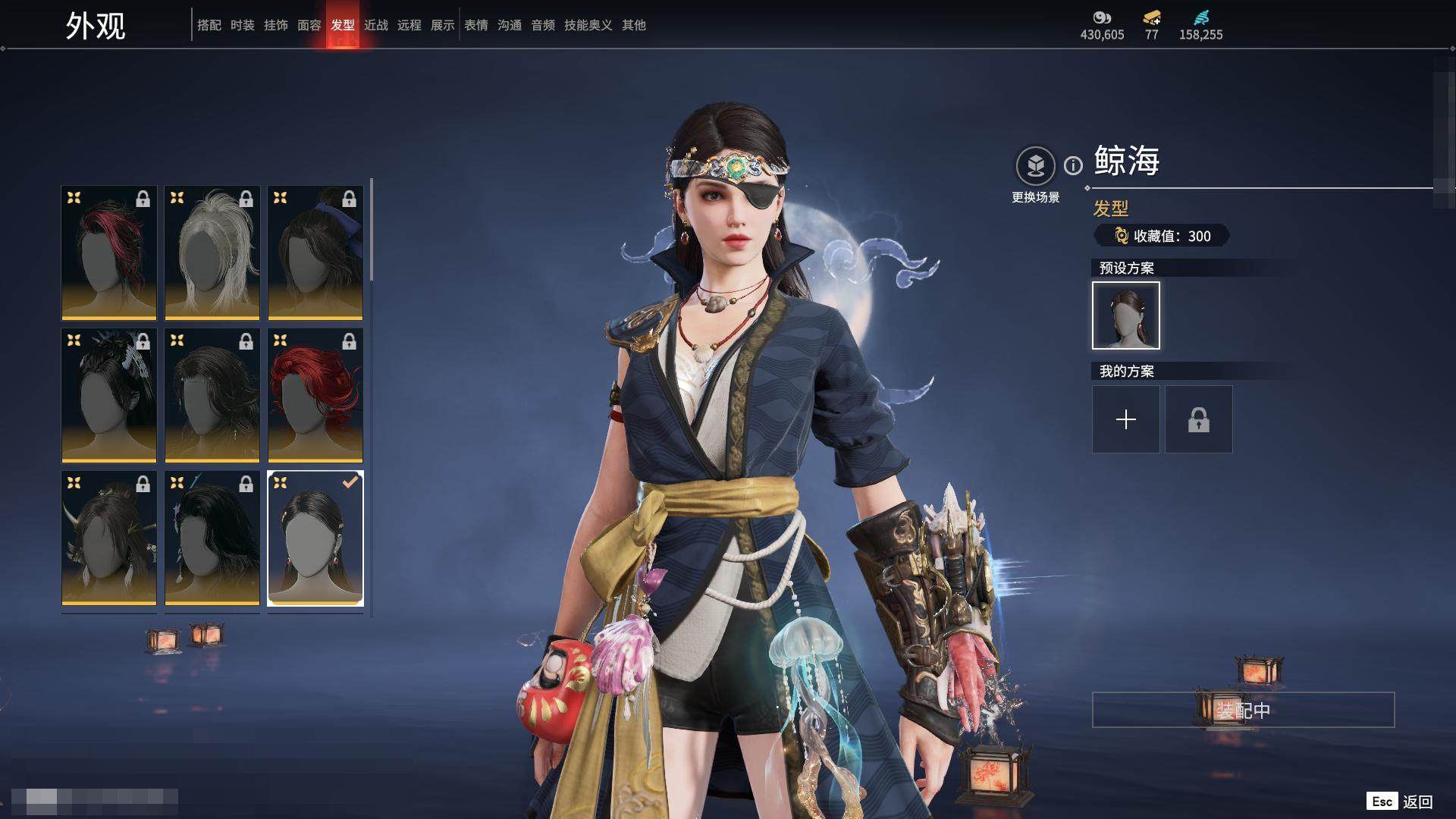Open the 近战 melee tab
This screenshot has height=819, width=1456.
[376, 25]
